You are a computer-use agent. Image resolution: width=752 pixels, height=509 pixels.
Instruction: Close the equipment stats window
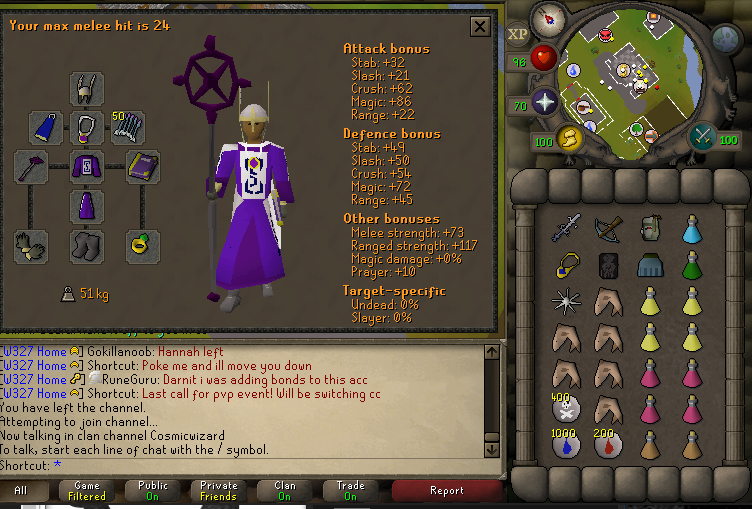pos(480,27)
